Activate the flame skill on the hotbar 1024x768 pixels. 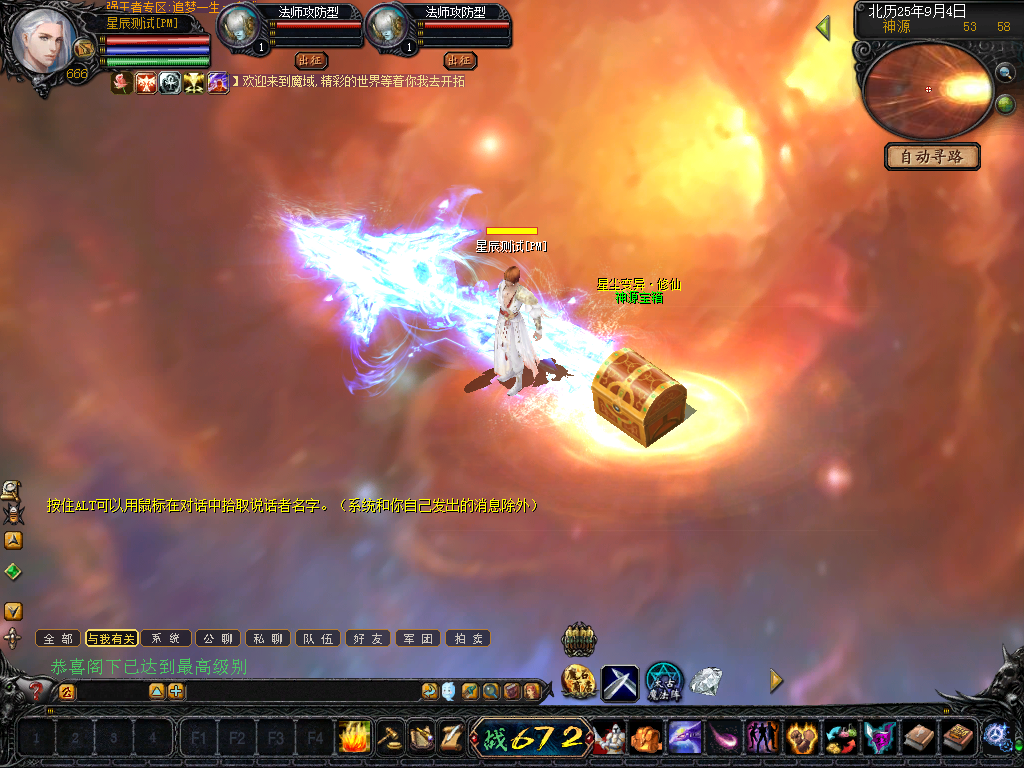(353, 738)
